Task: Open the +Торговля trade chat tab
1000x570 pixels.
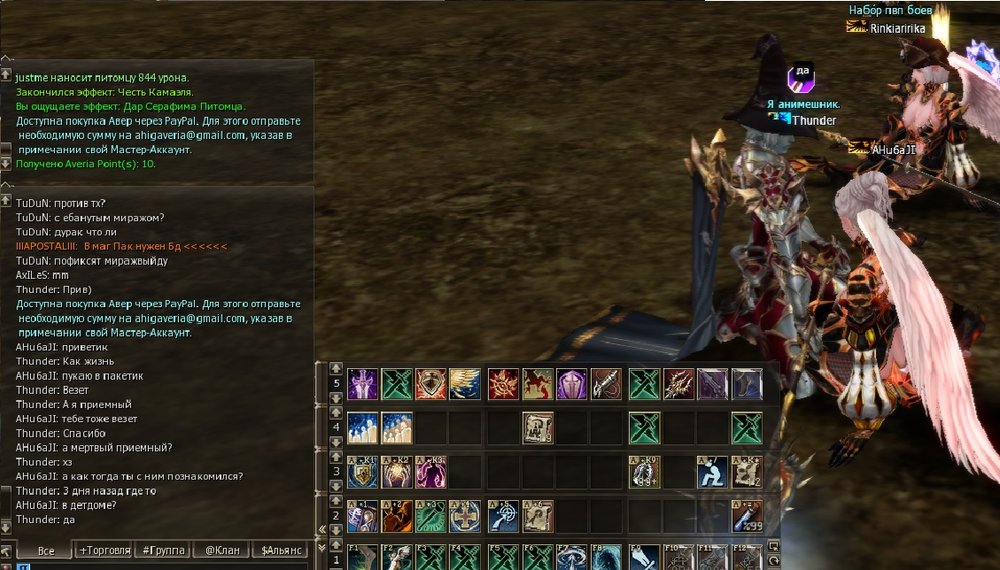Action: tap(105, 551)
